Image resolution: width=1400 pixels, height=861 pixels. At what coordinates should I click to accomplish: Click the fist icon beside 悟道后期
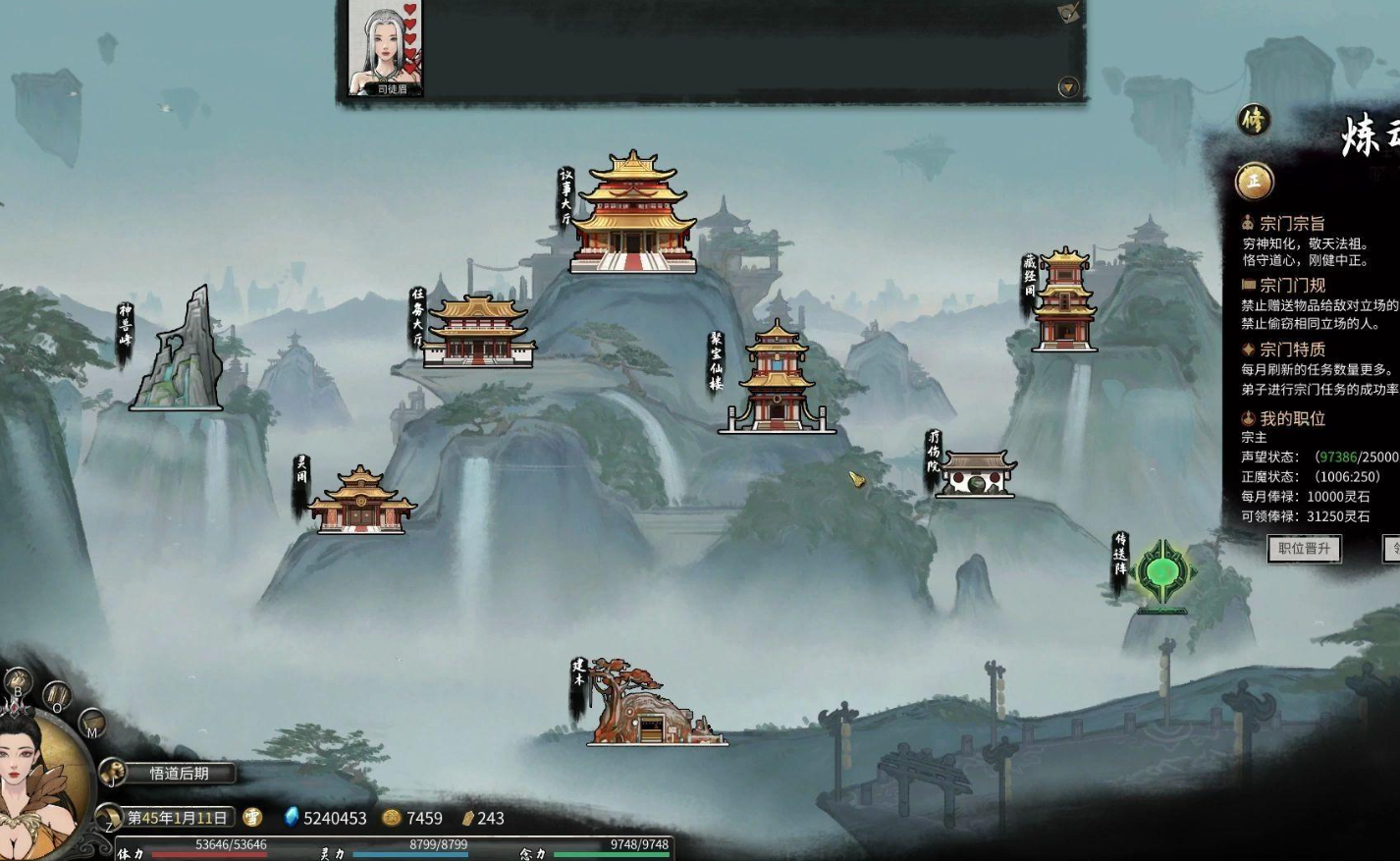pos(112,773)
